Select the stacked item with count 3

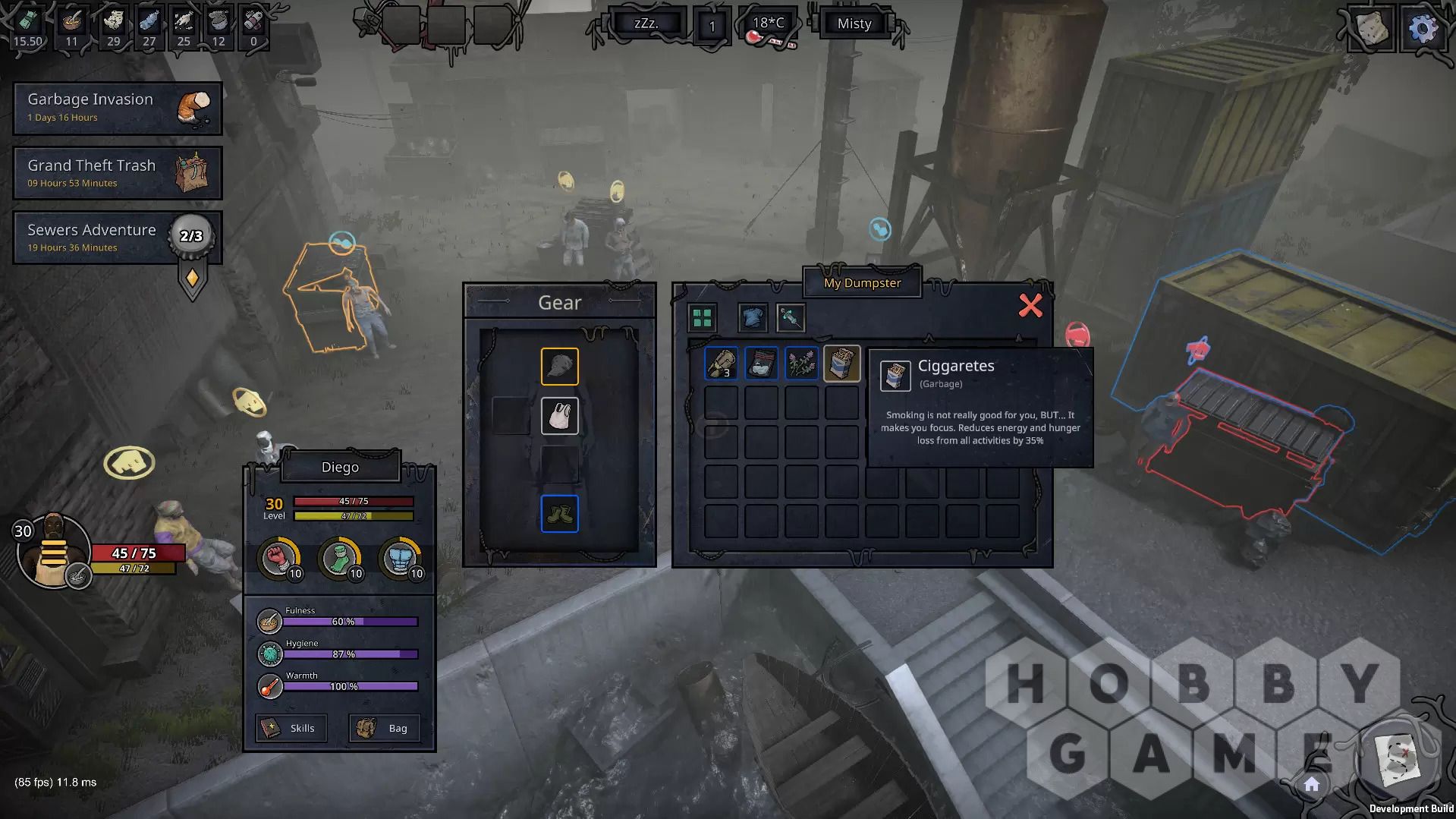tap(721, 364)
